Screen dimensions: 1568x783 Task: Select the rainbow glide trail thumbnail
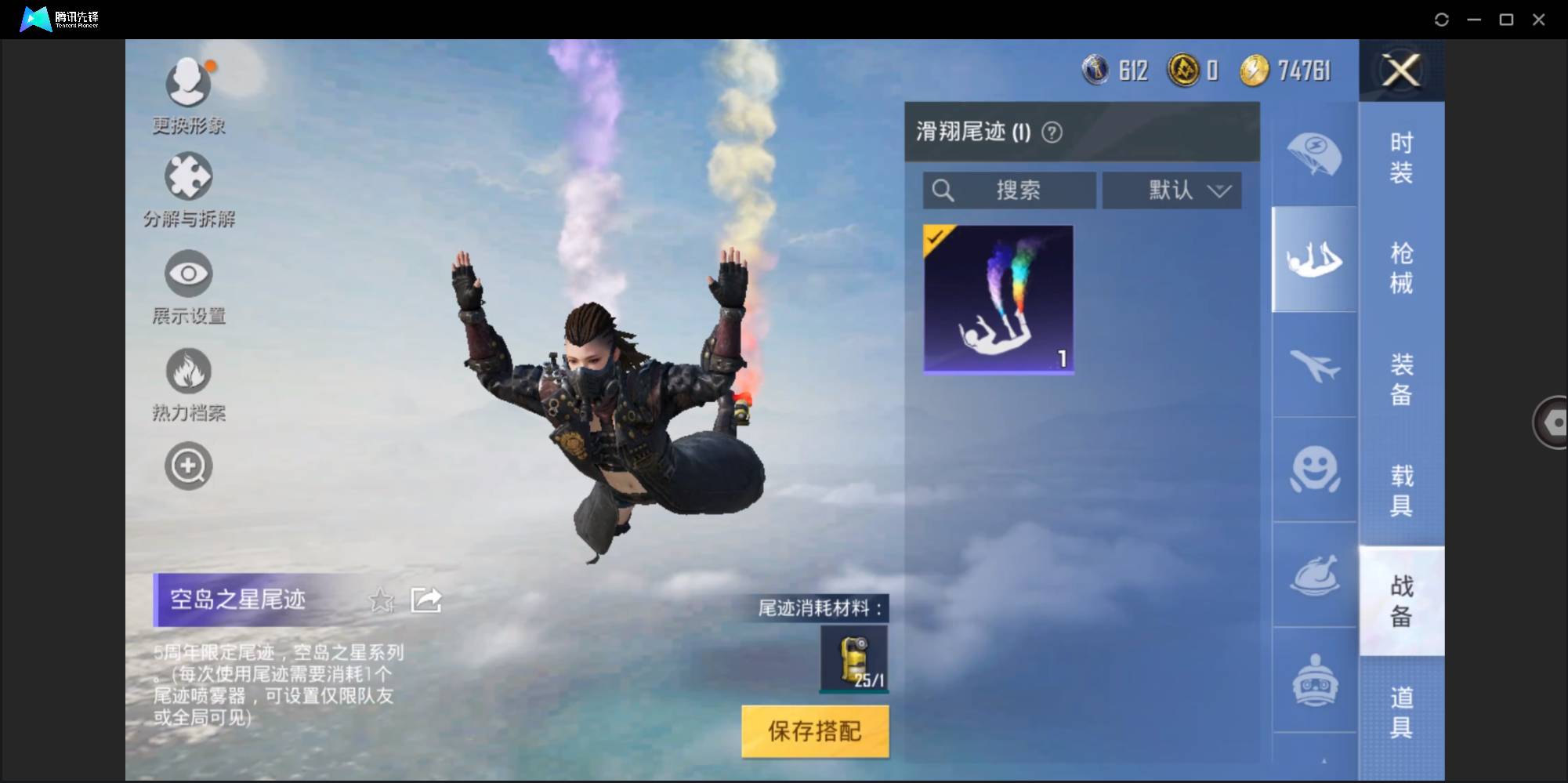998,298
